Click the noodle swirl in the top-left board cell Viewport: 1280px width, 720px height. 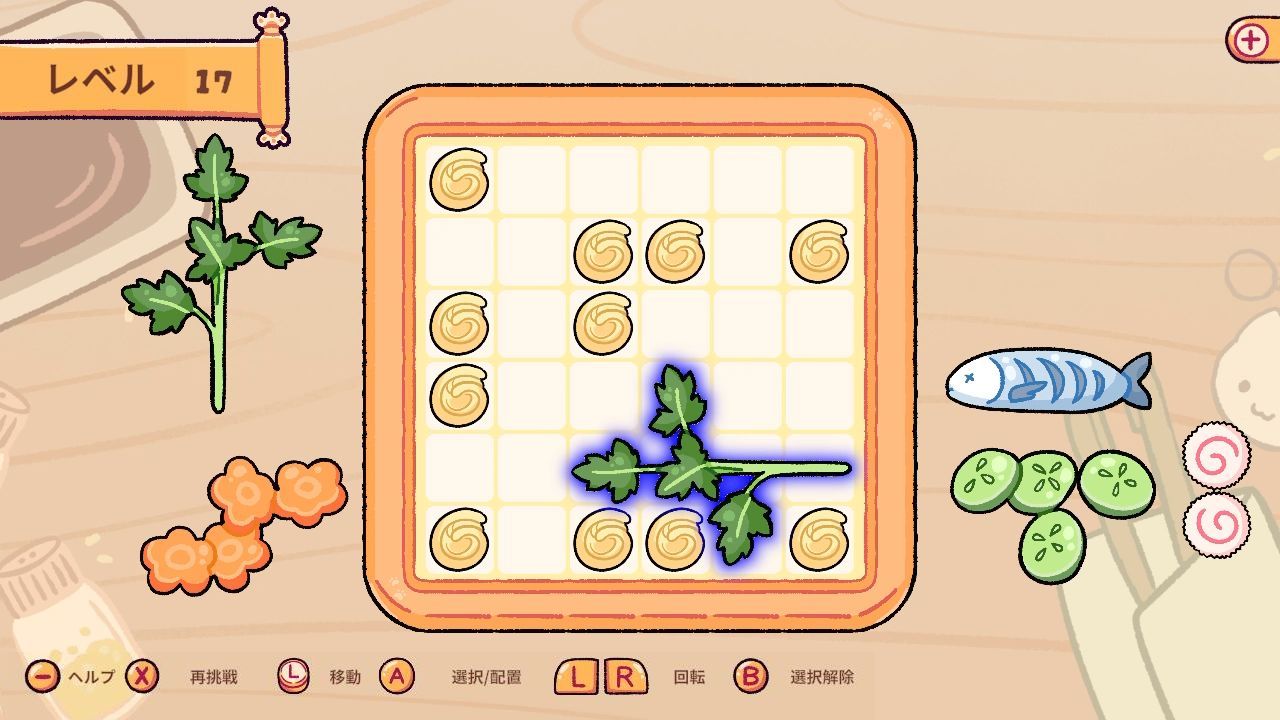460,180
